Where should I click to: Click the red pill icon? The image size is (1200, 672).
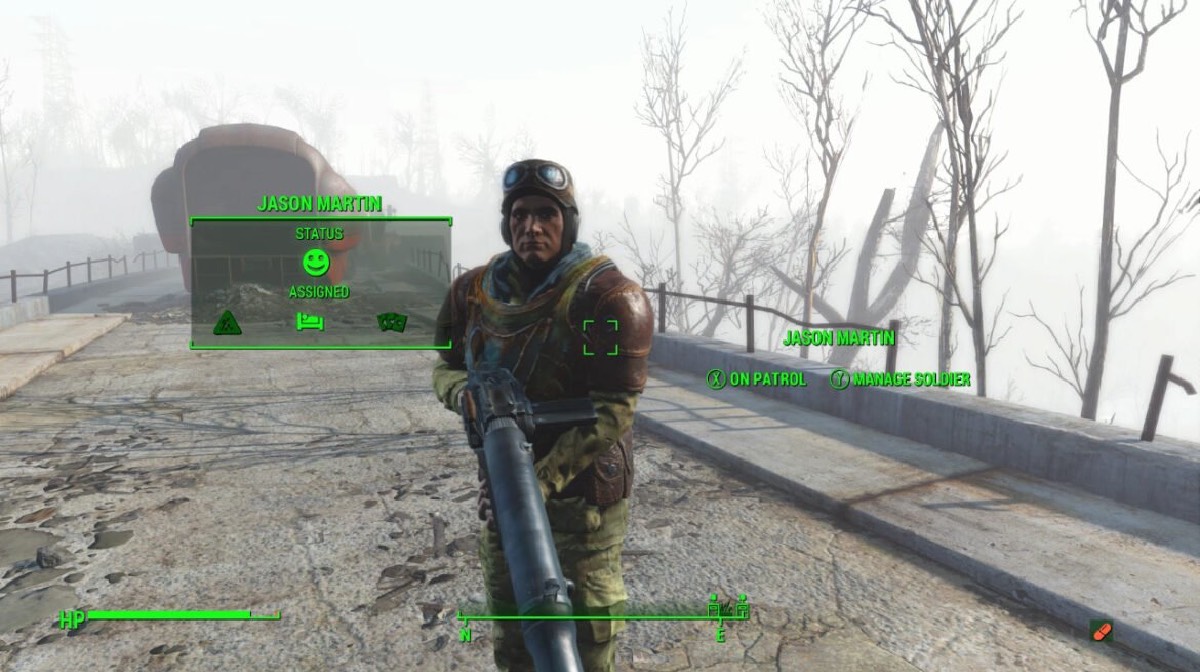(x=1101, y=631)
